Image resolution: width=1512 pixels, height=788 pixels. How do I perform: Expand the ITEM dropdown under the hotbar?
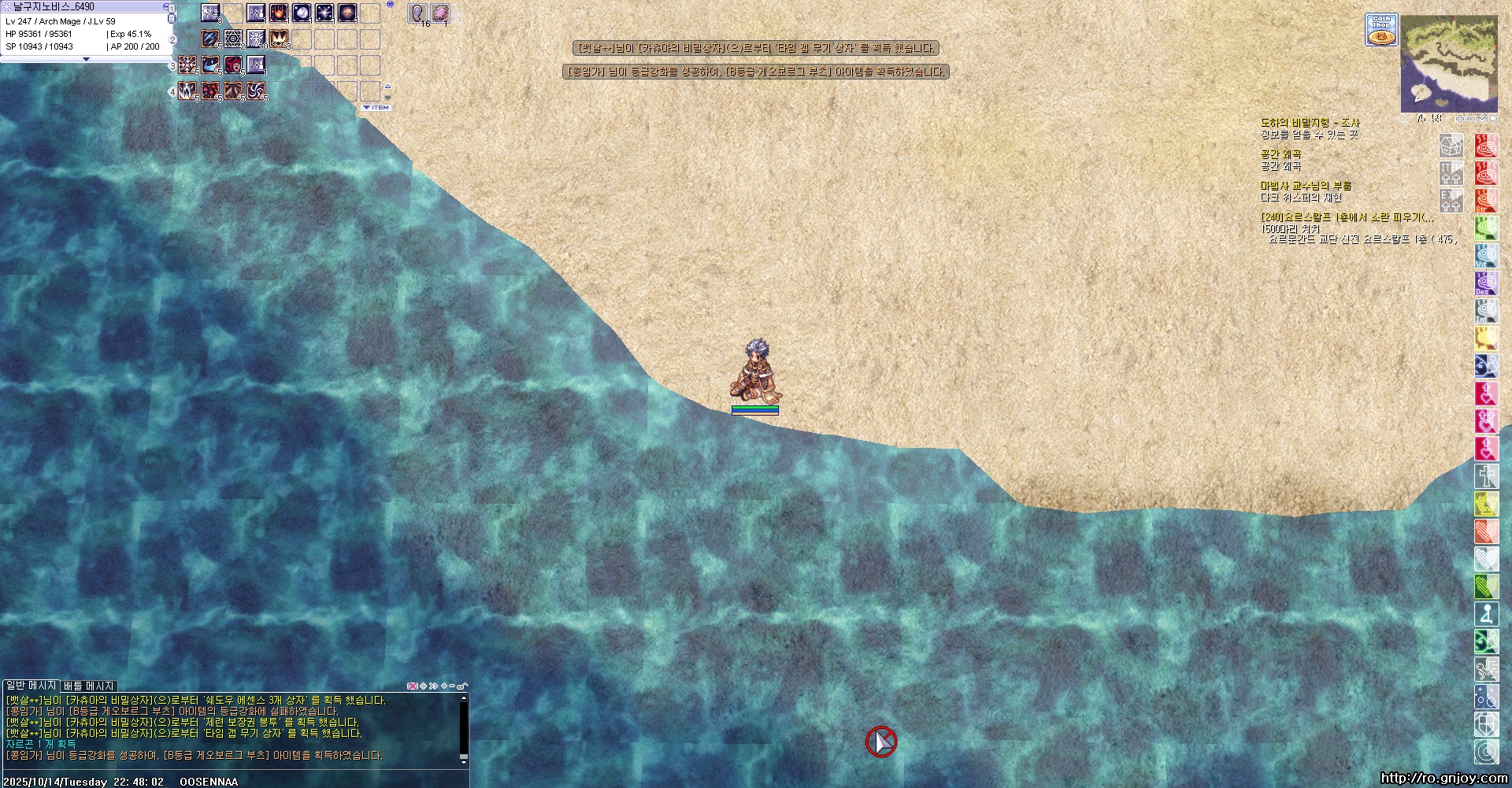(376, 107)
